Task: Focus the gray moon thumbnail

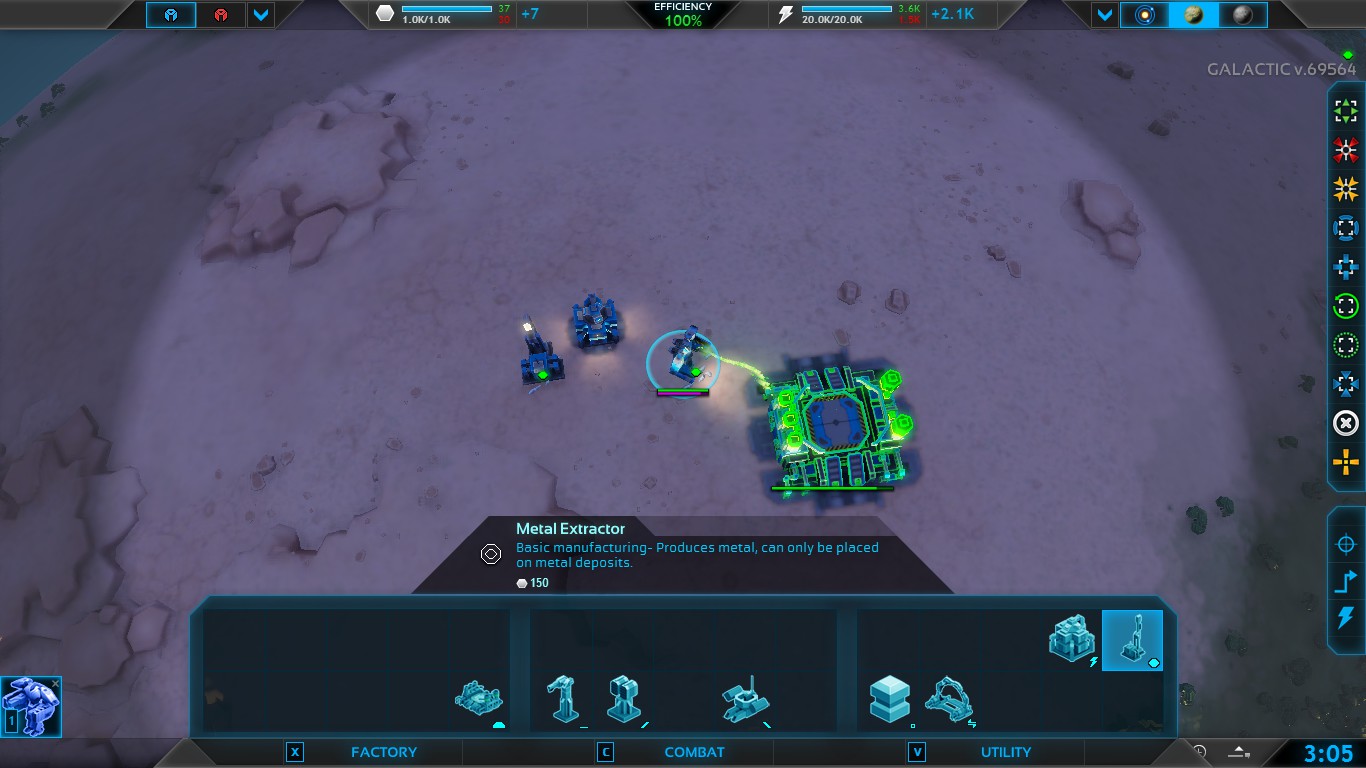Action: (x=1242, y=15)
